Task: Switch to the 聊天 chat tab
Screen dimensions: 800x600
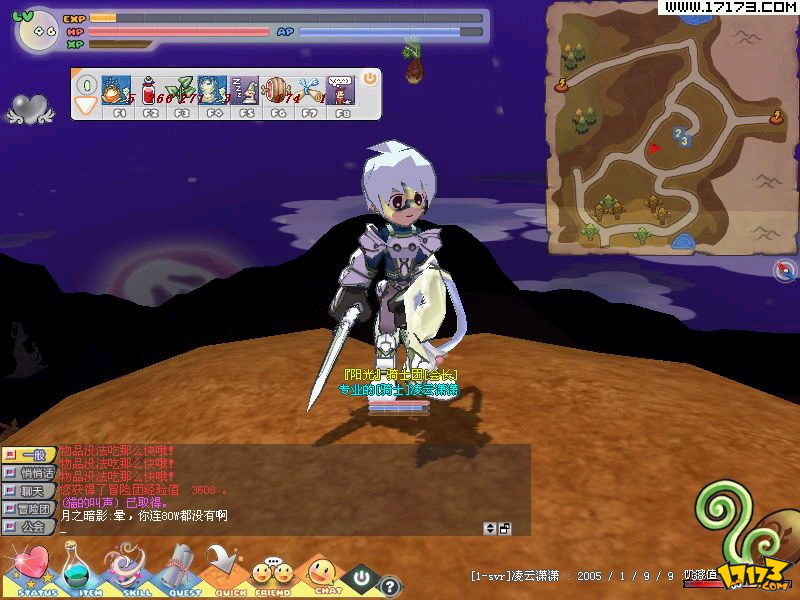Action: (30, 490)
